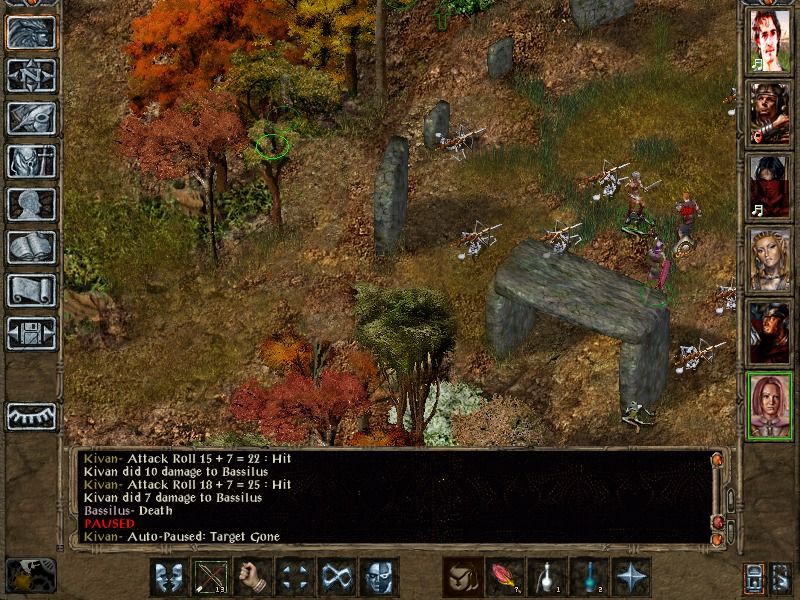Select the pink-haired woman's portrait
The width and height of the screenshot is (800, 600).
tap(770, 405)
